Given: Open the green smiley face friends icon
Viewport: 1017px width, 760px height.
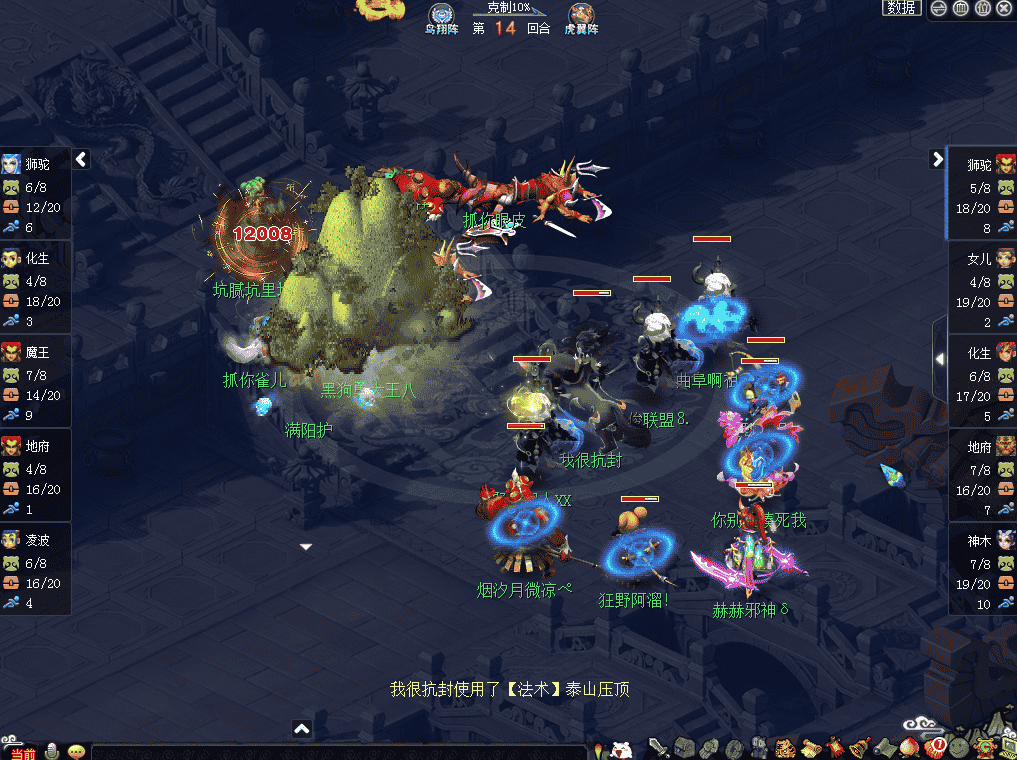Looking at the screenshot, I should [x=959, y=747].
